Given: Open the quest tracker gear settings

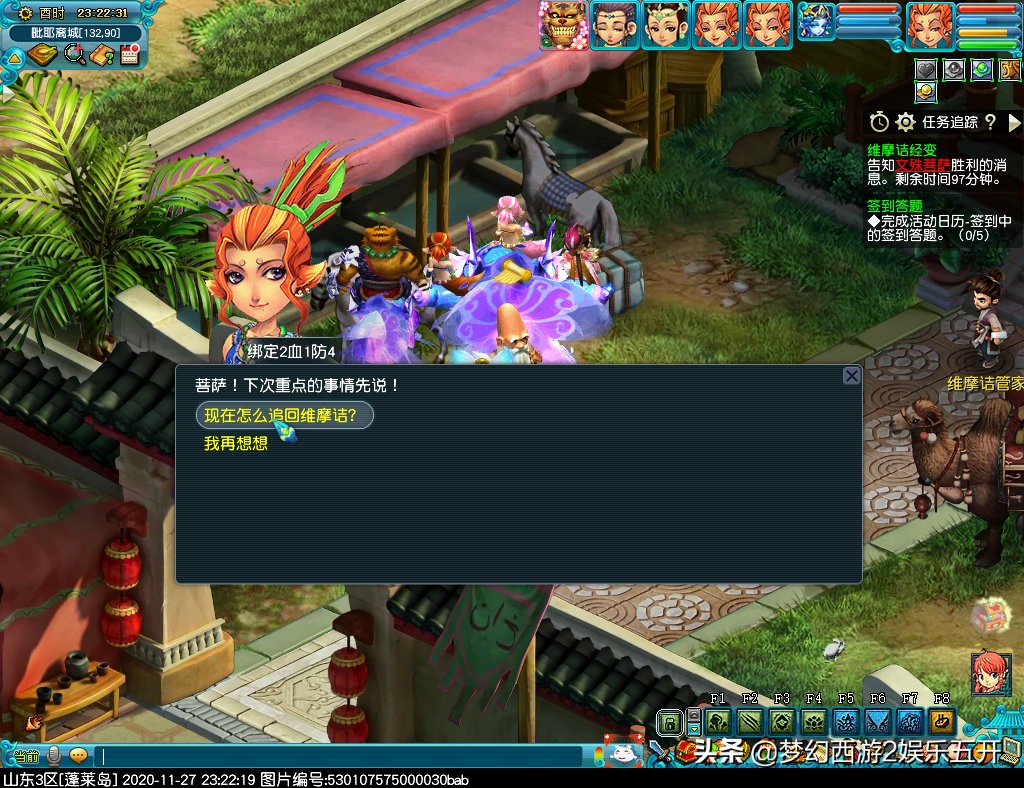Looking at the screenshot, I should tap(906, 122).
